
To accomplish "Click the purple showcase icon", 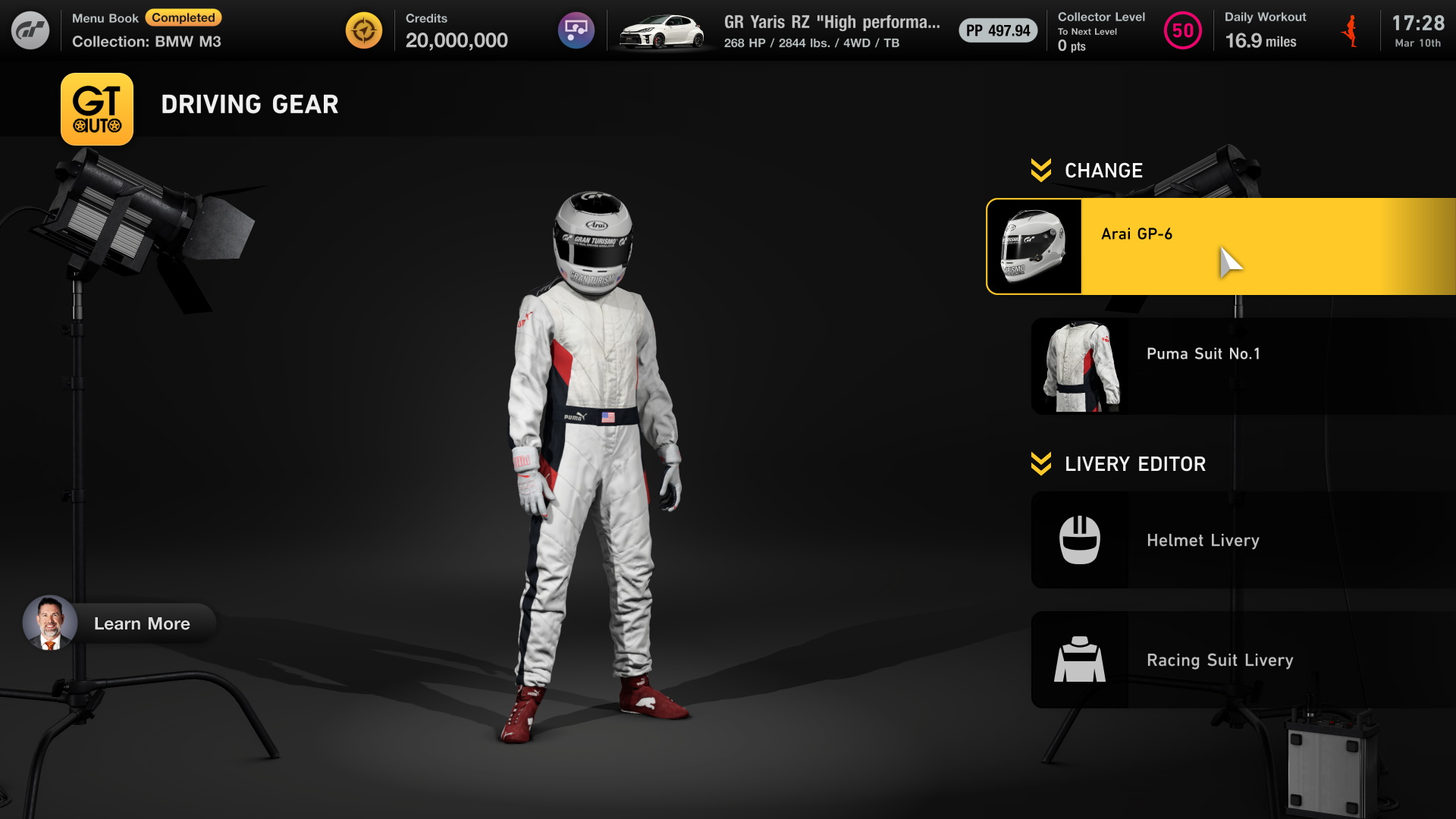I will pos(576,30).
